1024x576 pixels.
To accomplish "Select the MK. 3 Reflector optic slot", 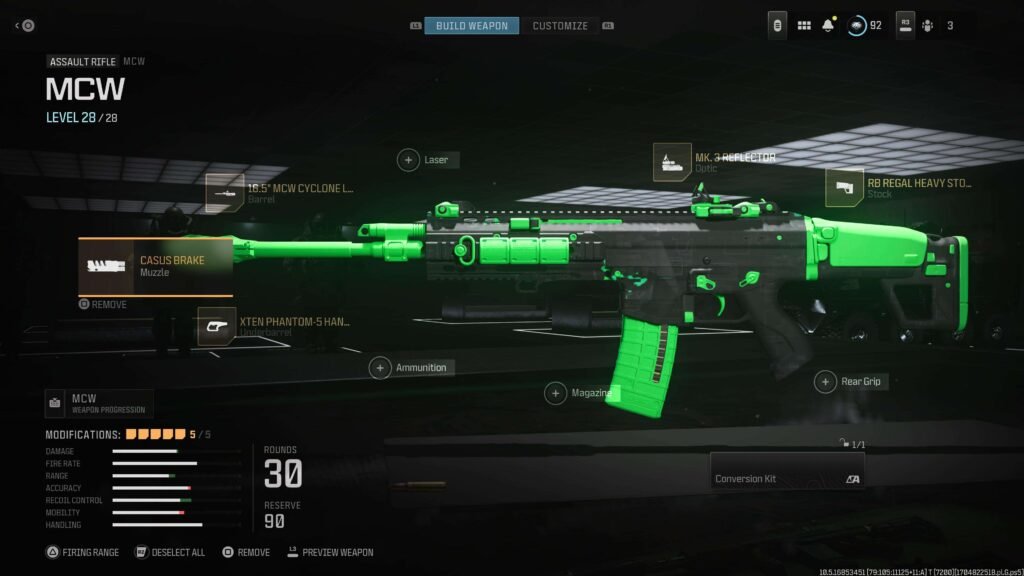I will [672, 162].
